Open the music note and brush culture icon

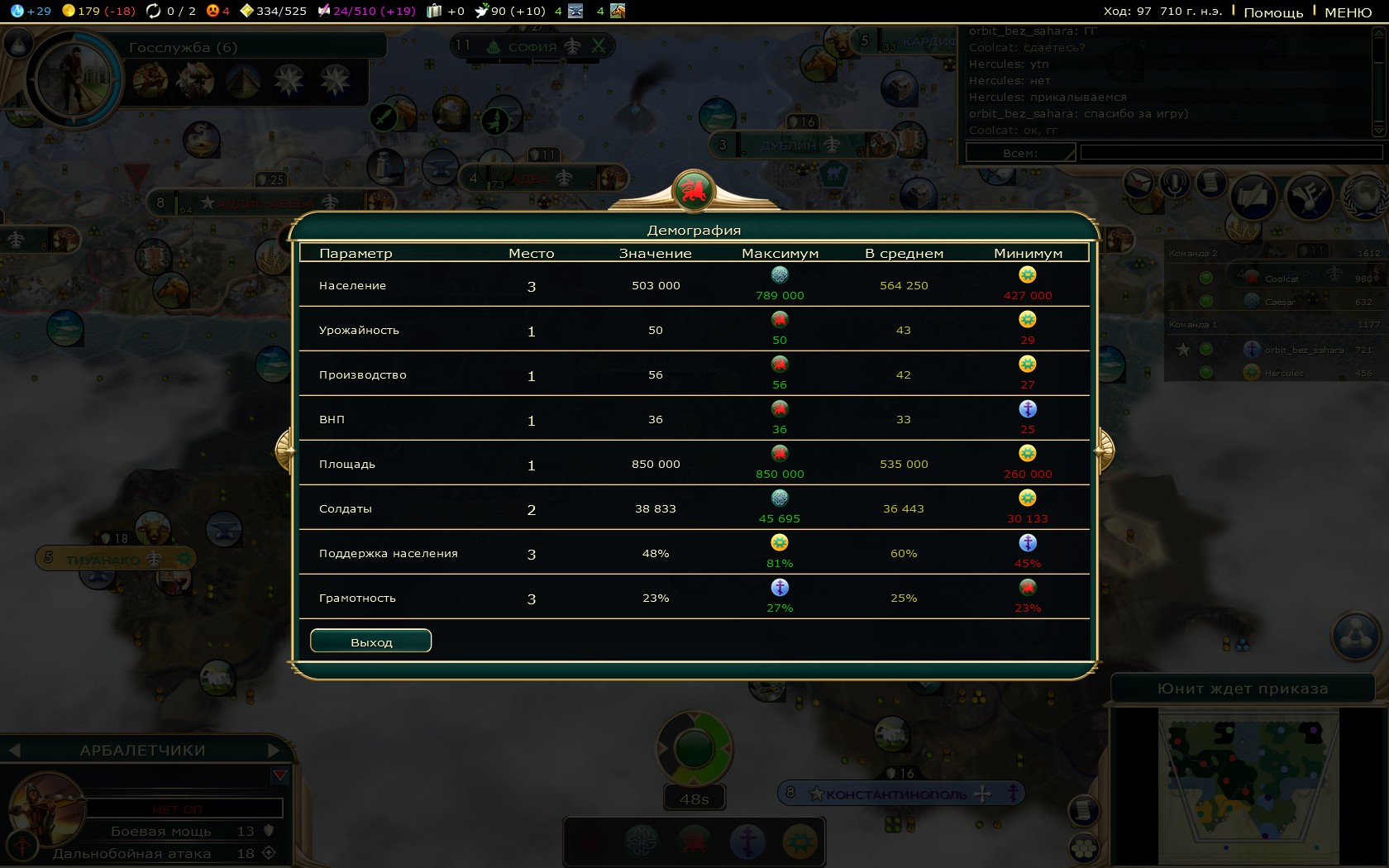pos(1310,196)
